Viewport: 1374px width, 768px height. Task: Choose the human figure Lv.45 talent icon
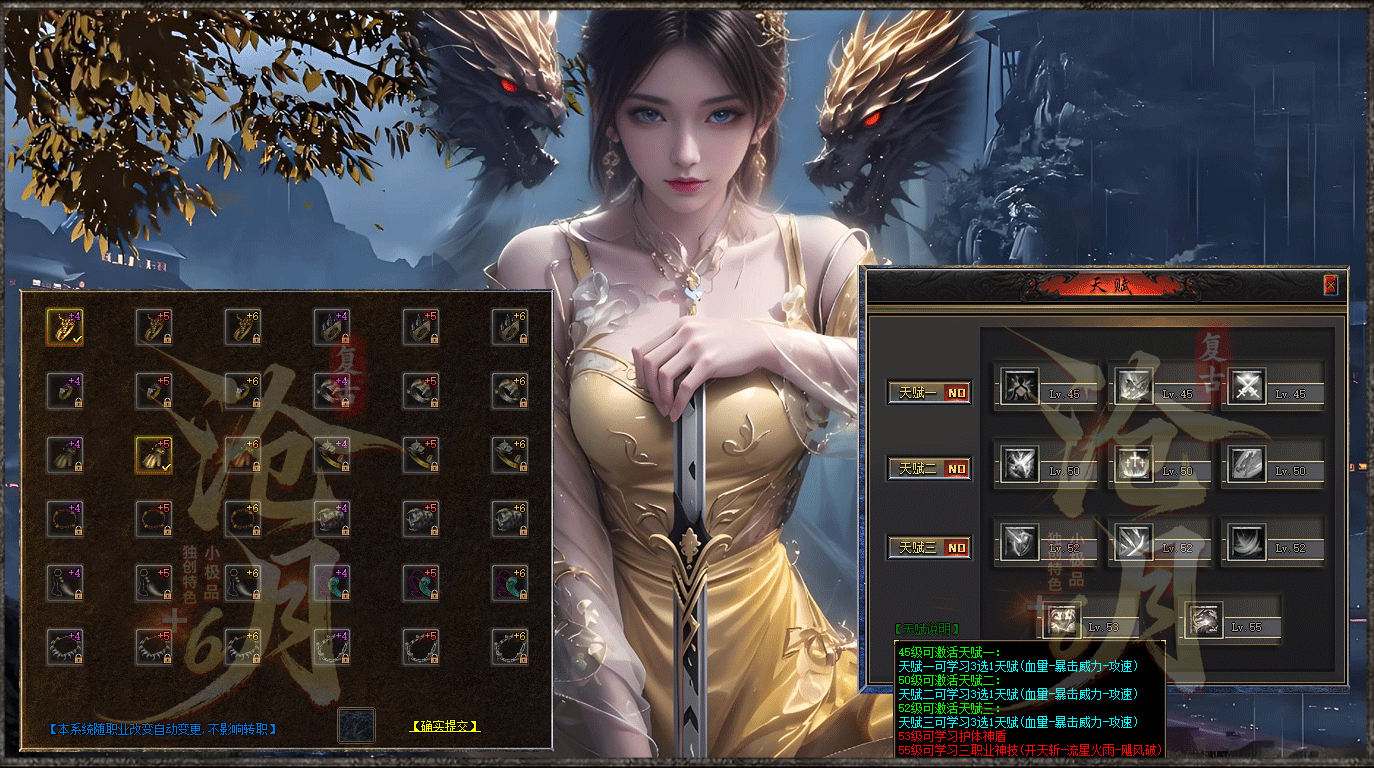(1021, 385)
